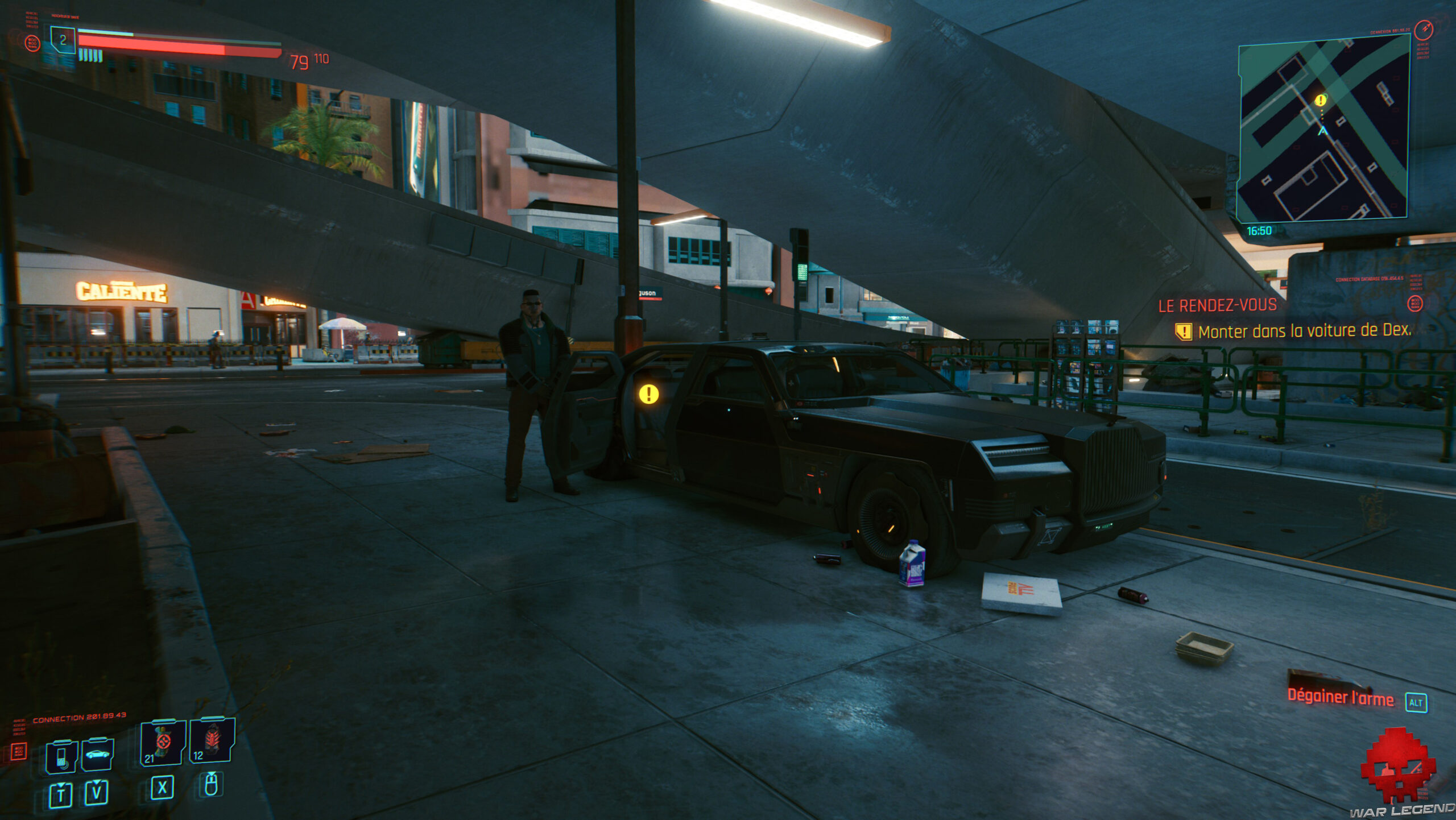Click the vehicle call icon

(x=98, y=754)
